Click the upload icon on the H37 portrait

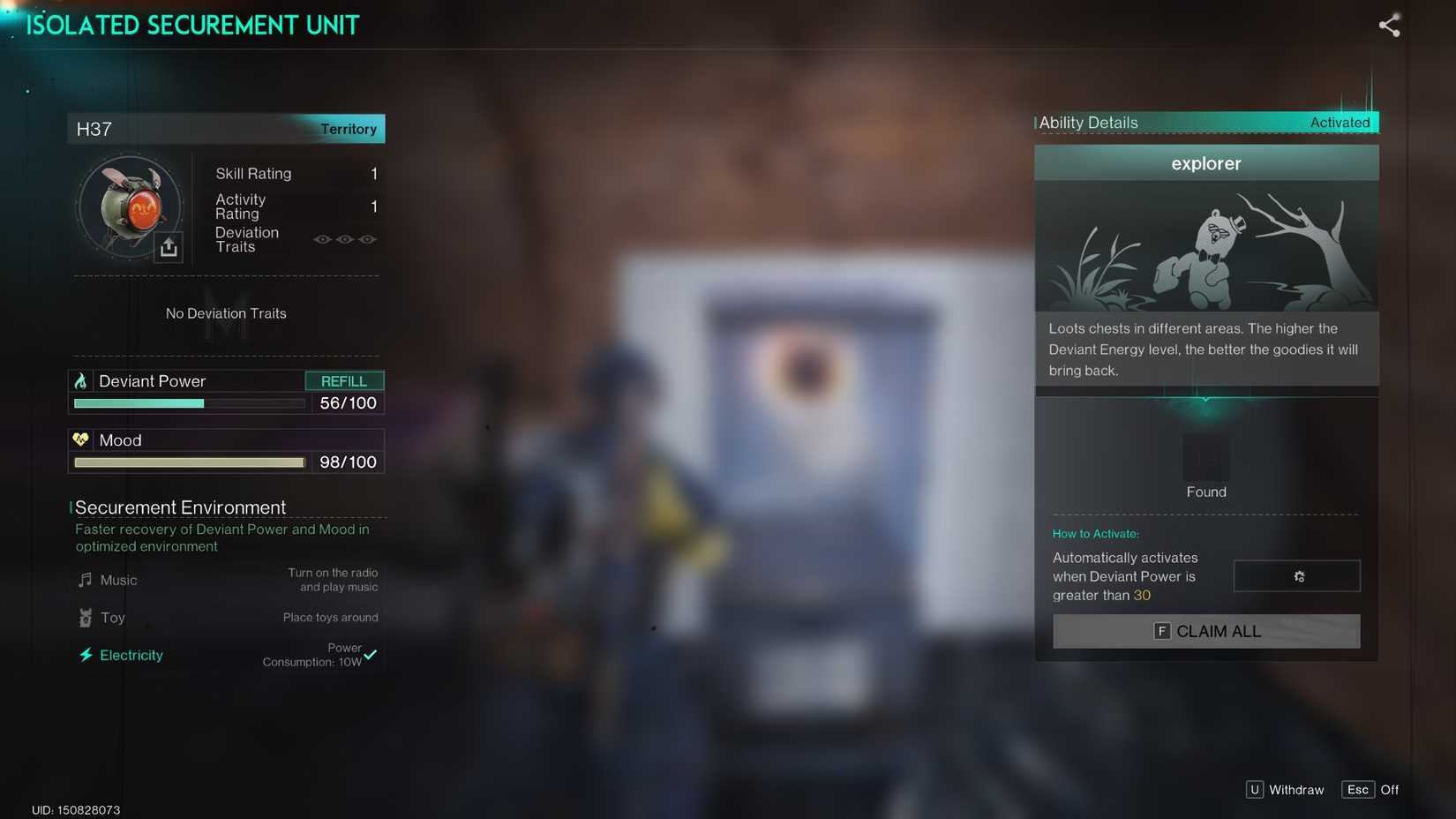[x=169, y=248]
